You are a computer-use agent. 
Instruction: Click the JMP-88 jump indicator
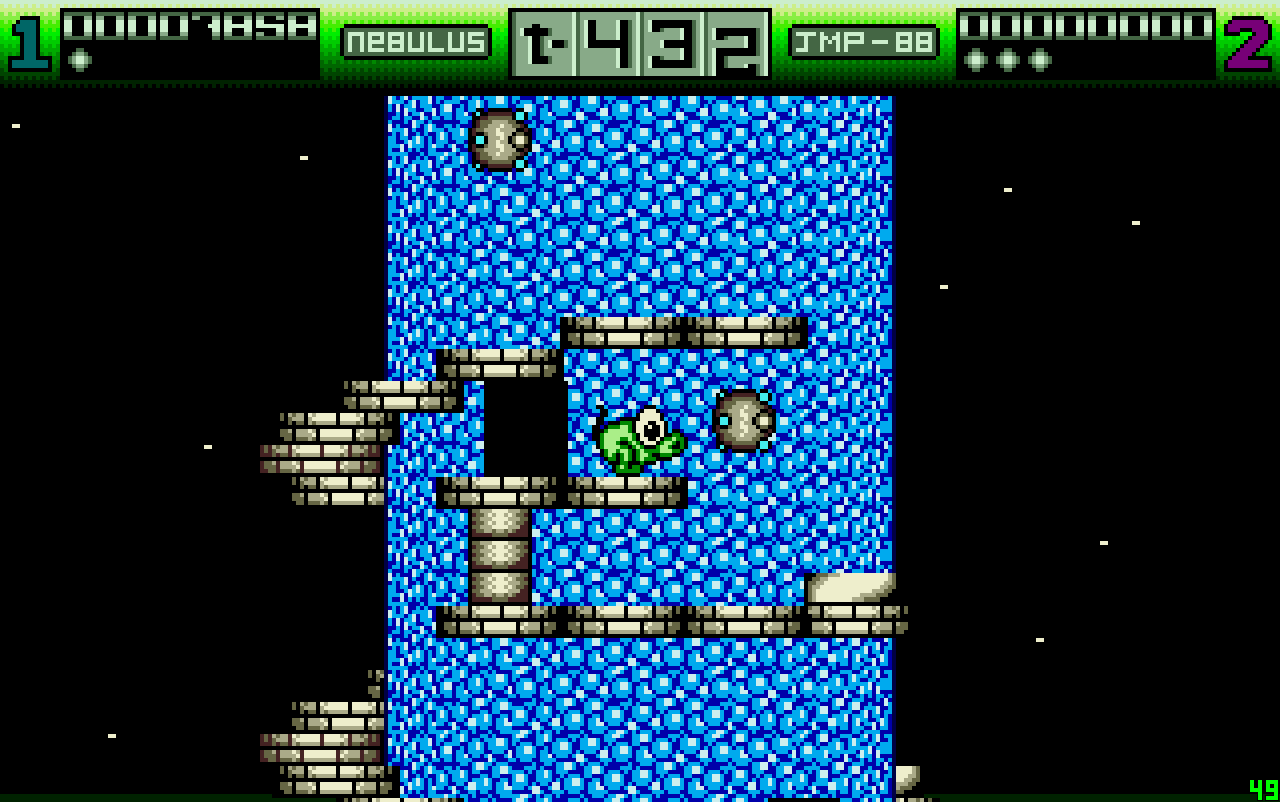pos(862,42)
